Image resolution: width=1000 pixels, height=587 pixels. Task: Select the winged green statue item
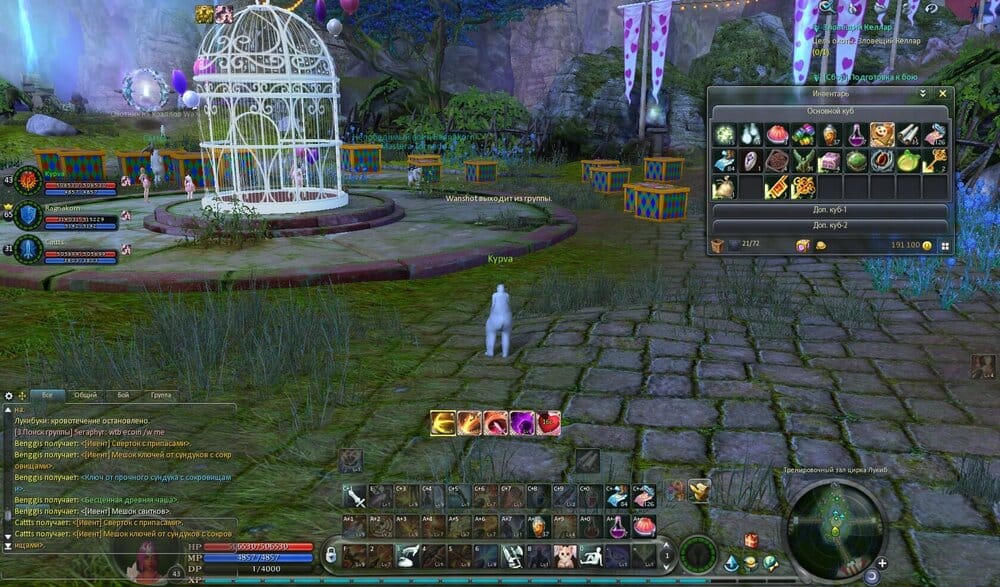click(x=802, y=161)
